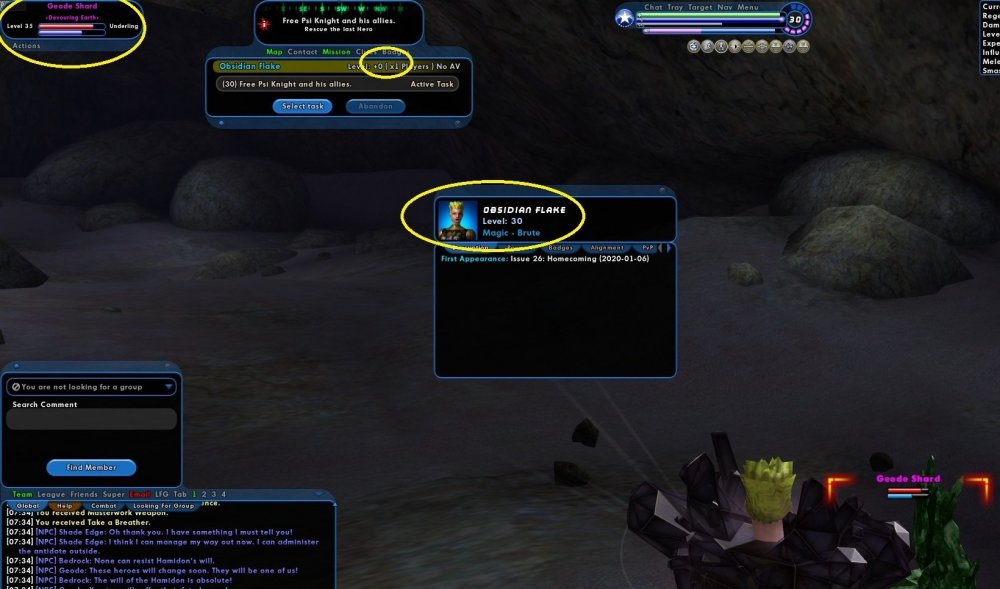The height and width of the screenshot is (589, 1000).
Task: Focus the Search Comment field
Action: [x=91, y=420]
